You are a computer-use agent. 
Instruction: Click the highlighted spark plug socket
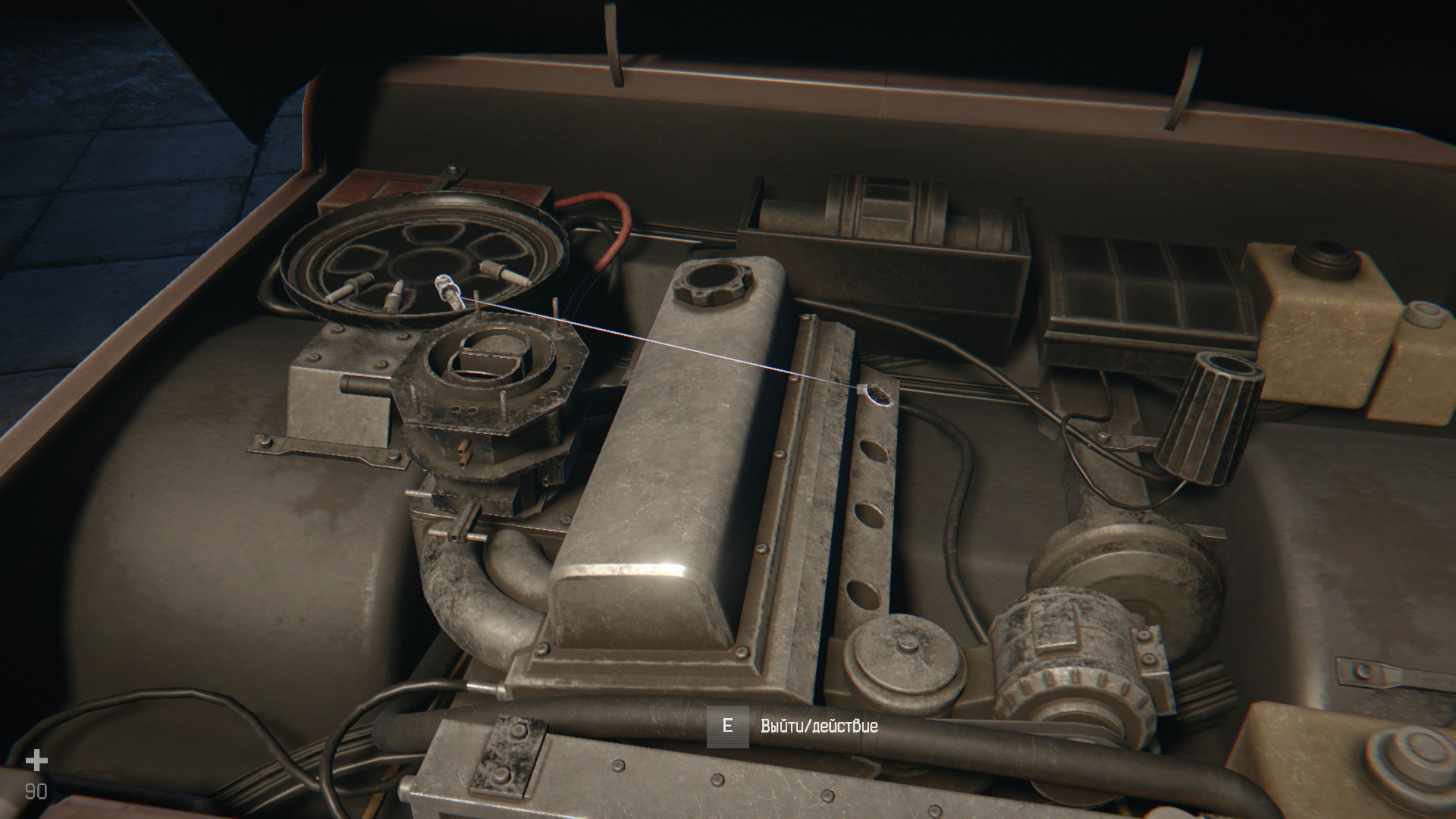pos(877,395)
